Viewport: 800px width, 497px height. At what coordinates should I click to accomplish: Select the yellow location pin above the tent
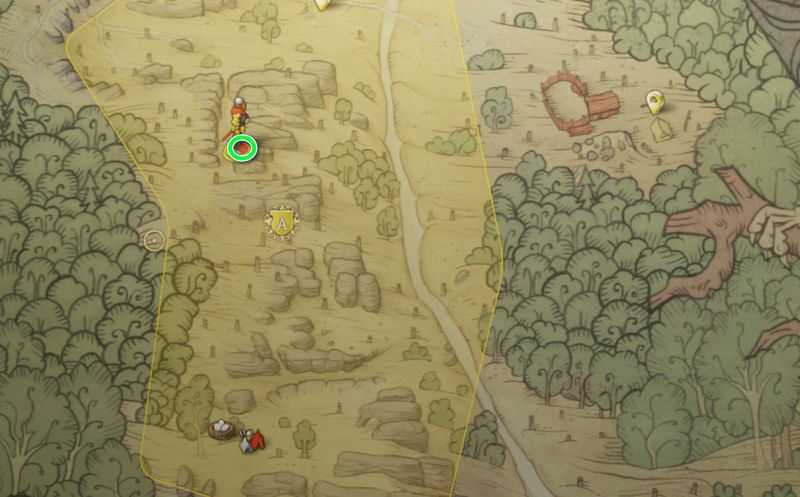coord(655,100)
